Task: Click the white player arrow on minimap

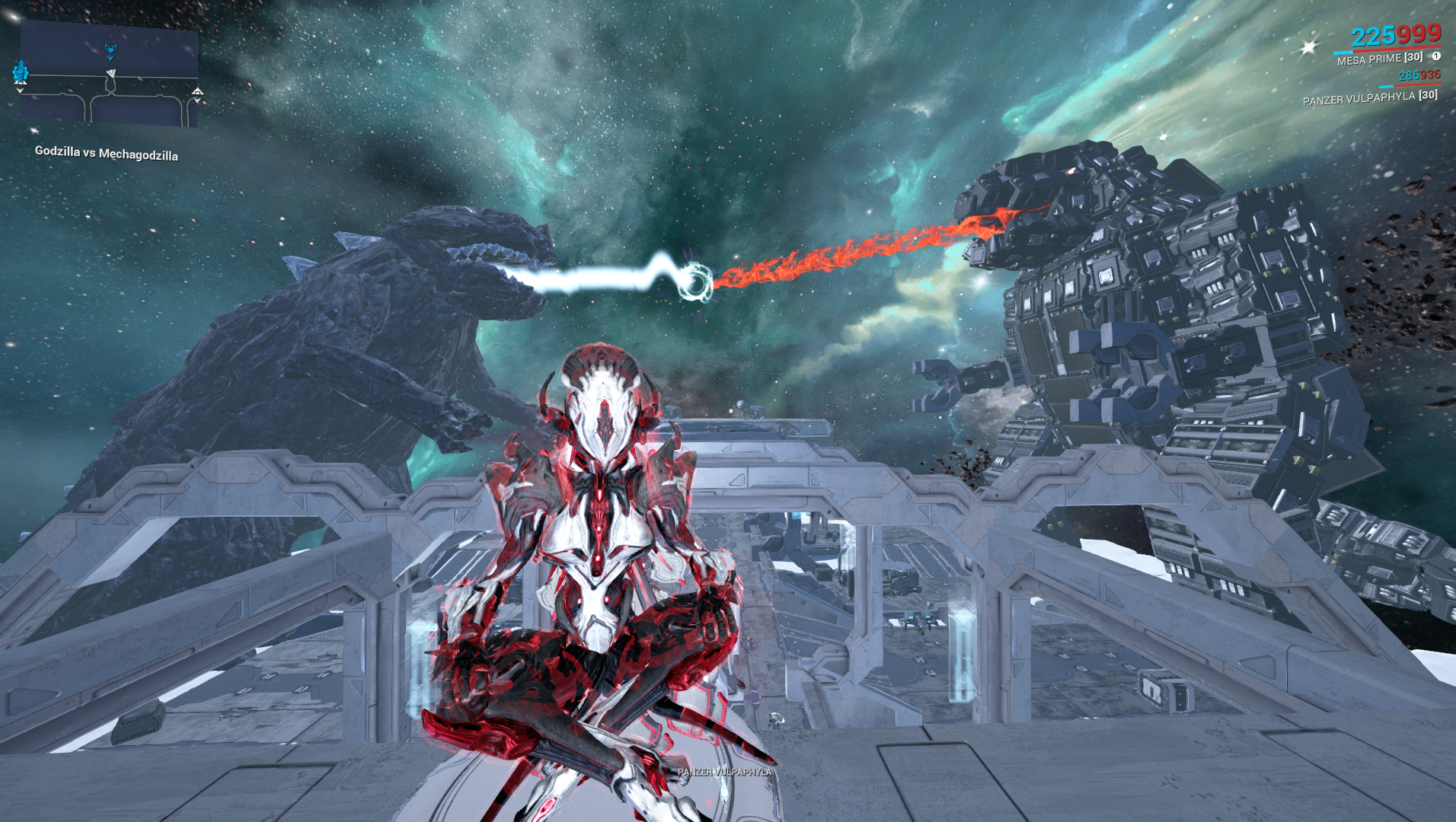Action: pos(111,74)
